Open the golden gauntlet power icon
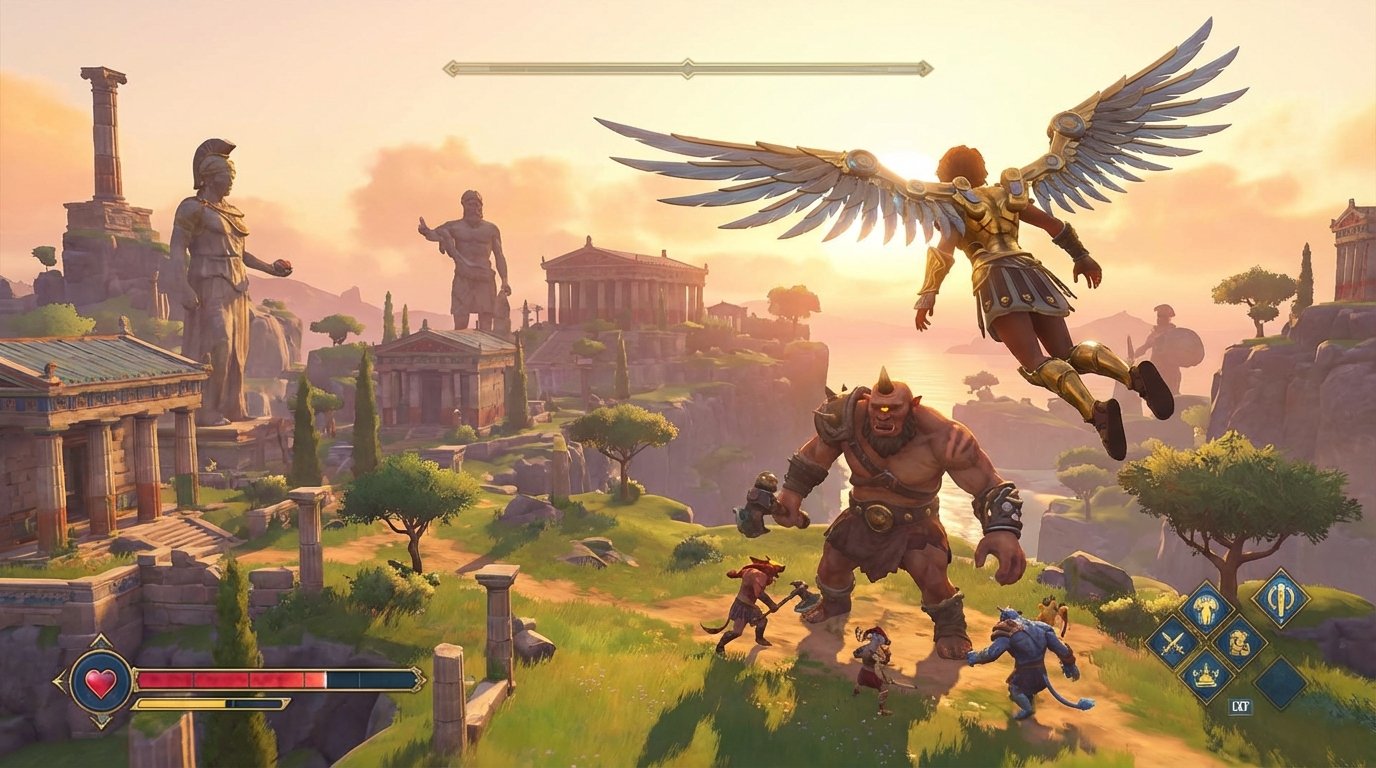 (x=1238, y=642)
